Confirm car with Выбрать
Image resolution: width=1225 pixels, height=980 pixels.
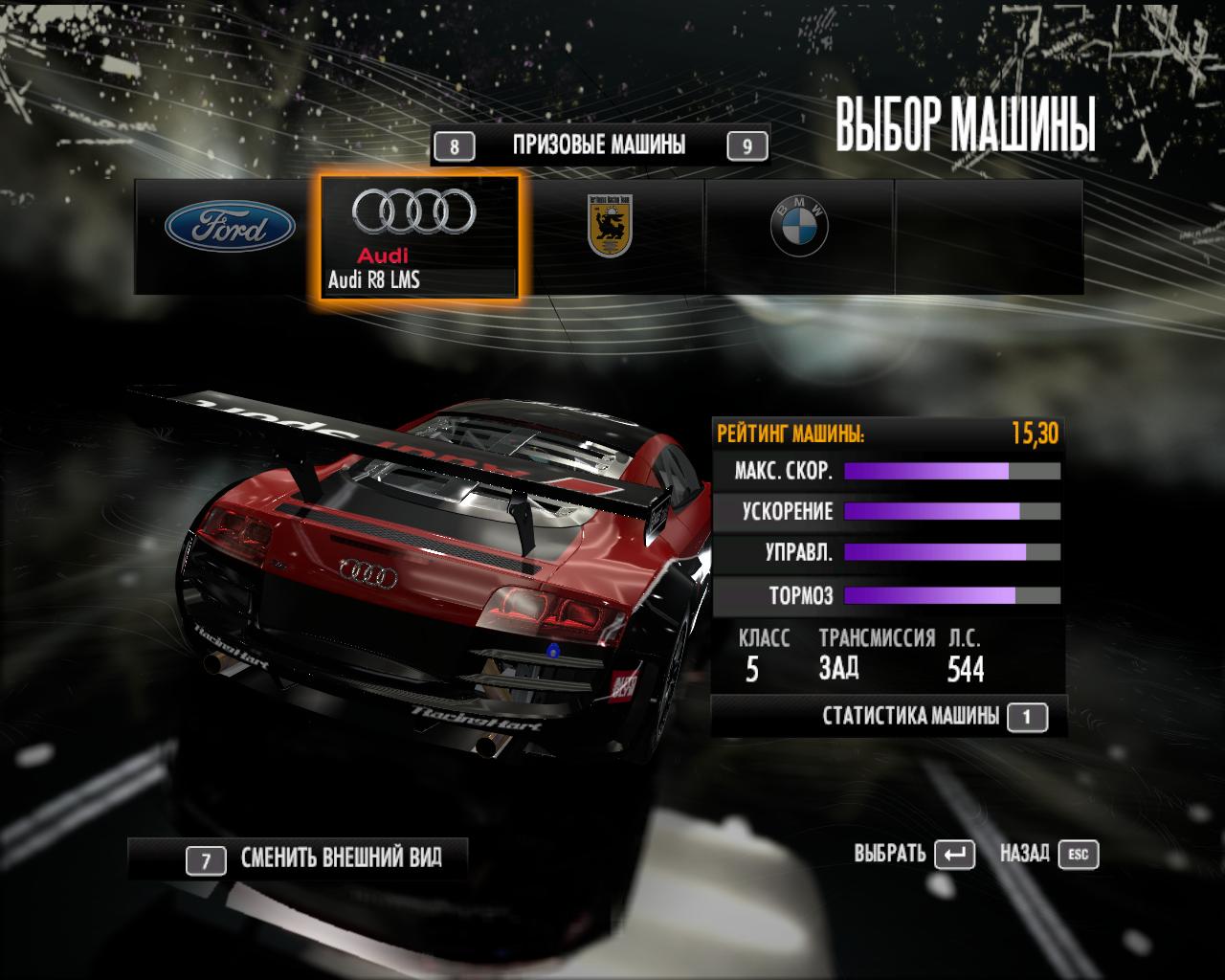(x=914, y=854)
